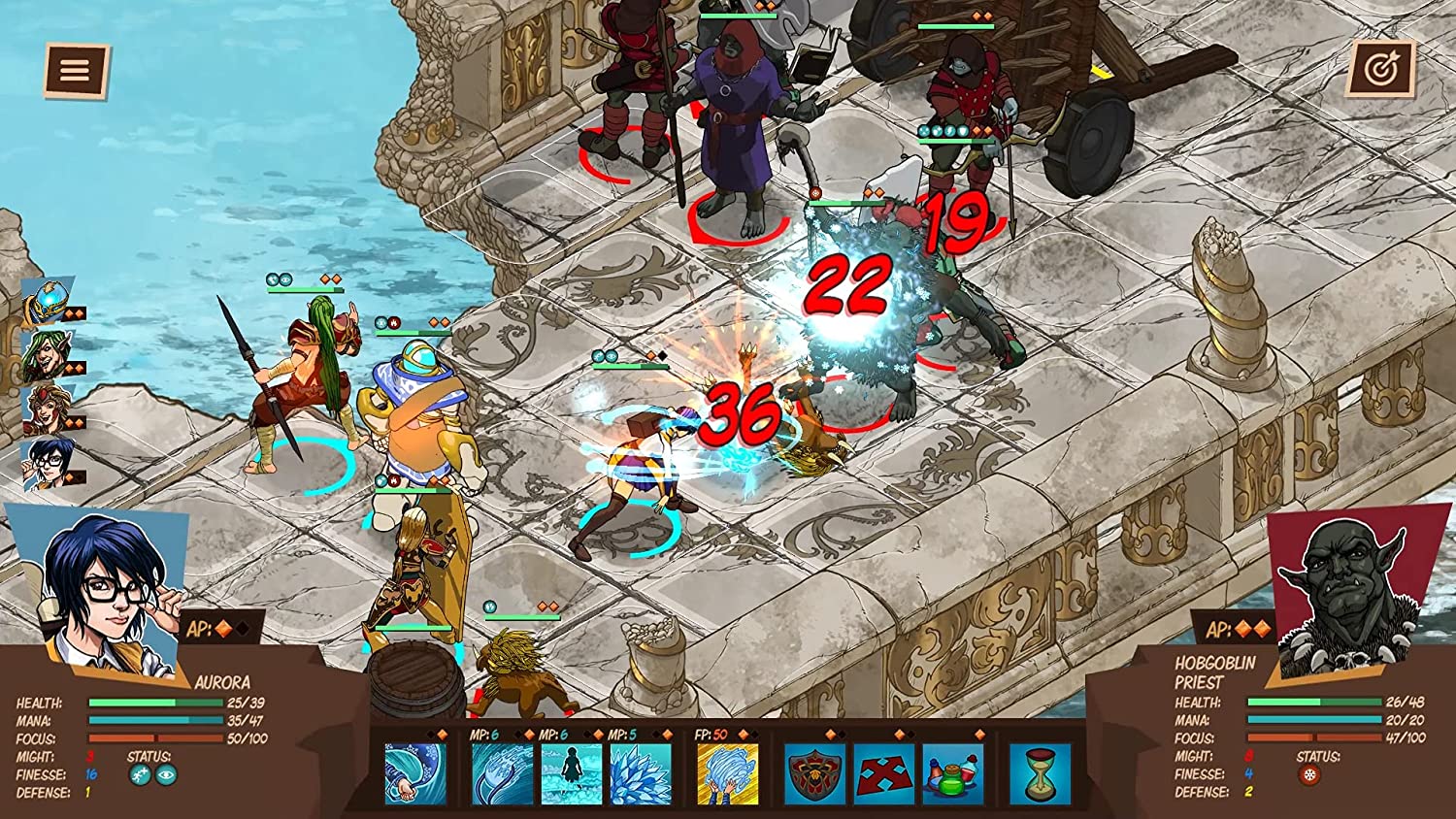Select the shield defend icon
This screenshot has width=1456, height=819.
coord(813,772)
